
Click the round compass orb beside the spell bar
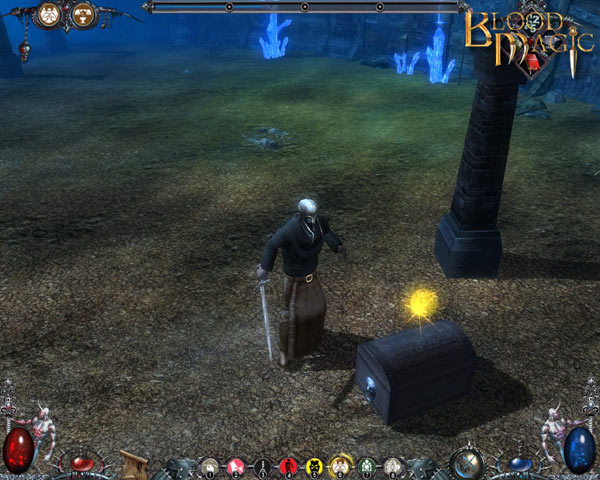[465, 463]
